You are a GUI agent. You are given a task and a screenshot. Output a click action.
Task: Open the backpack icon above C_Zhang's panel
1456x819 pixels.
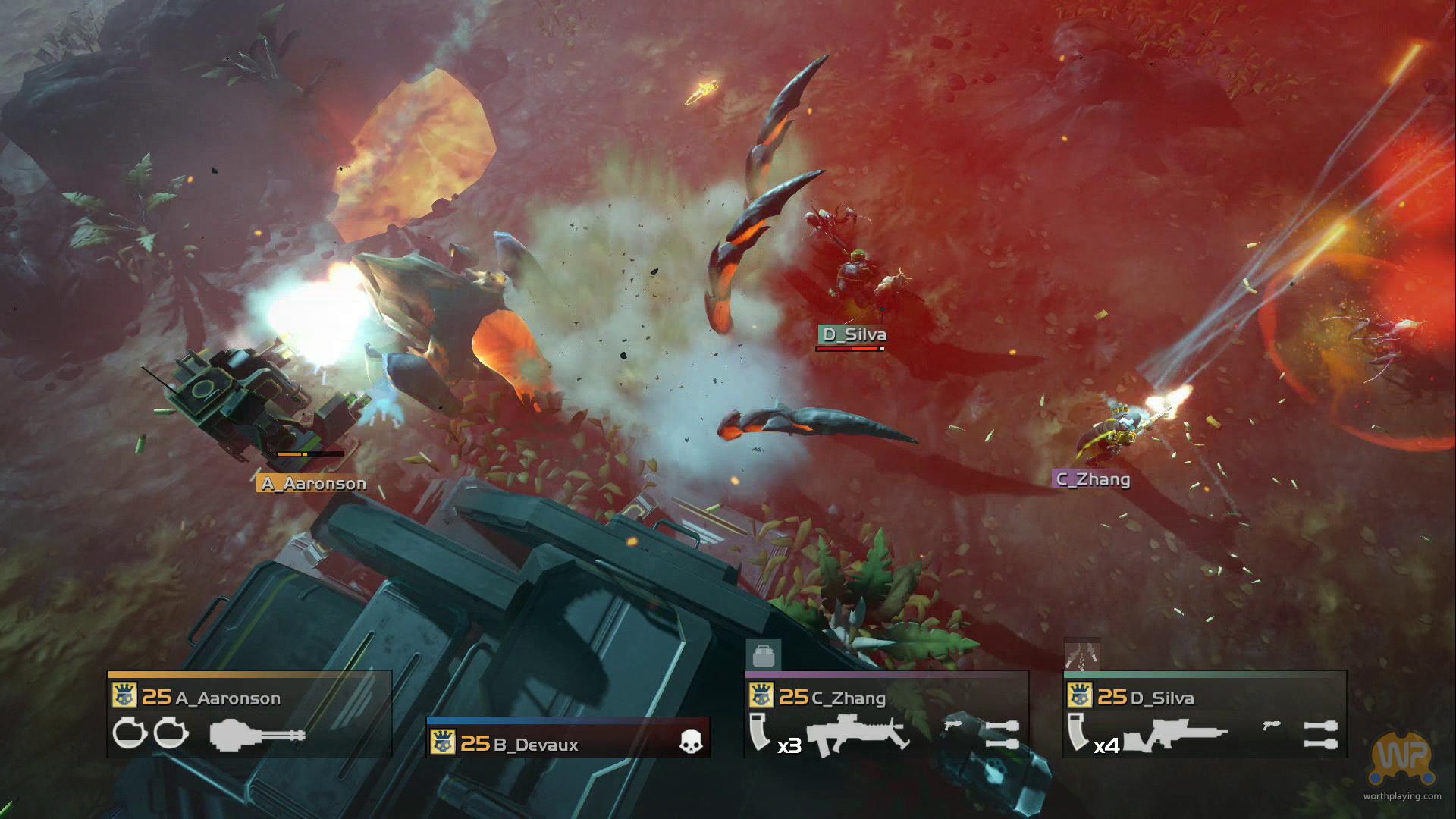tap(763, 654)
